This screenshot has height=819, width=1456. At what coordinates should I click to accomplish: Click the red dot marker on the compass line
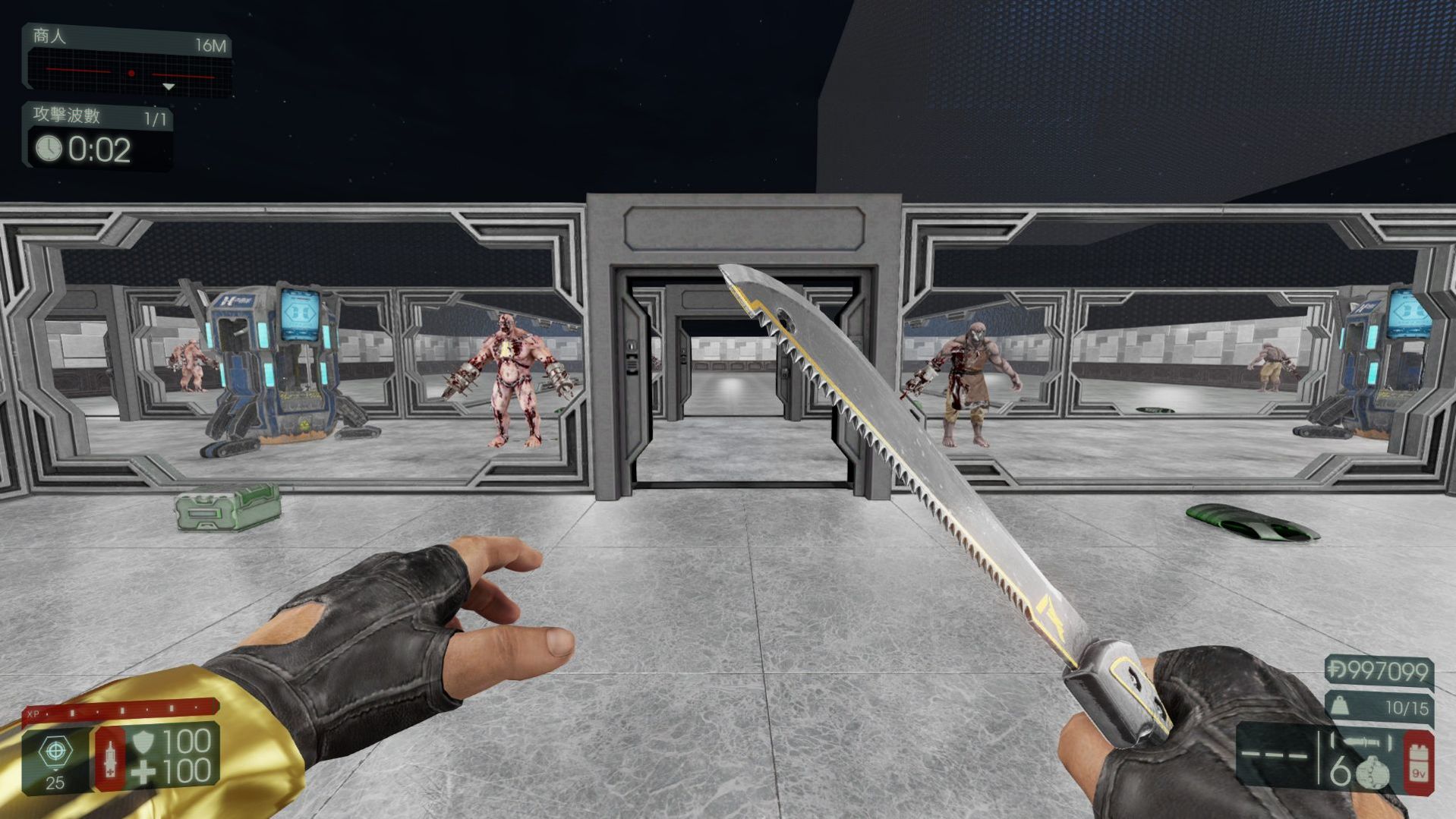coord(133,73)
